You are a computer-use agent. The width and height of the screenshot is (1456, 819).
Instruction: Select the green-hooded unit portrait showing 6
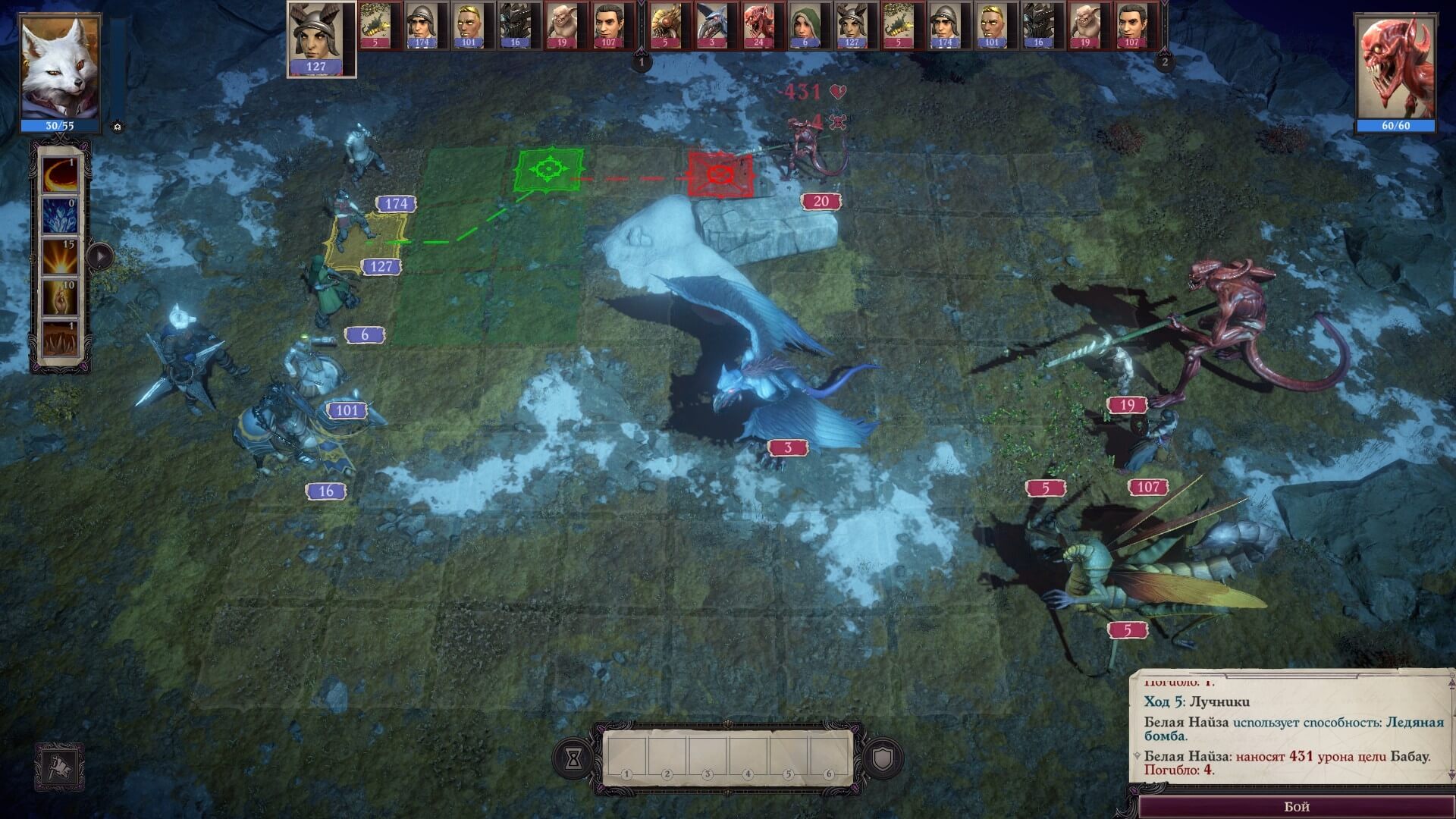(805, 25)
